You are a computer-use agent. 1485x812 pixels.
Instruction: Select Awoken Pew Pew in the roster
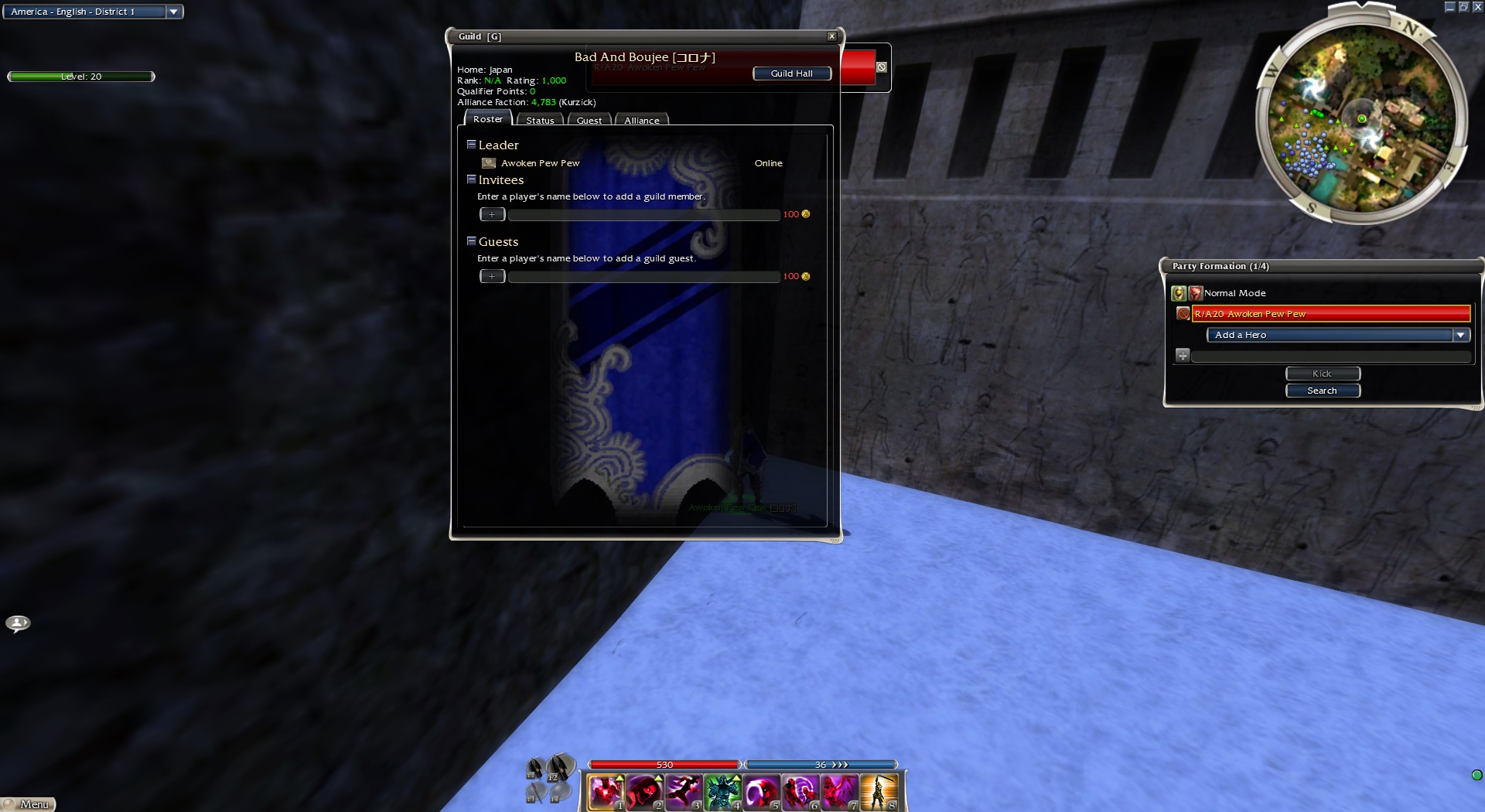pyautogui.click(x=540, y=163)
